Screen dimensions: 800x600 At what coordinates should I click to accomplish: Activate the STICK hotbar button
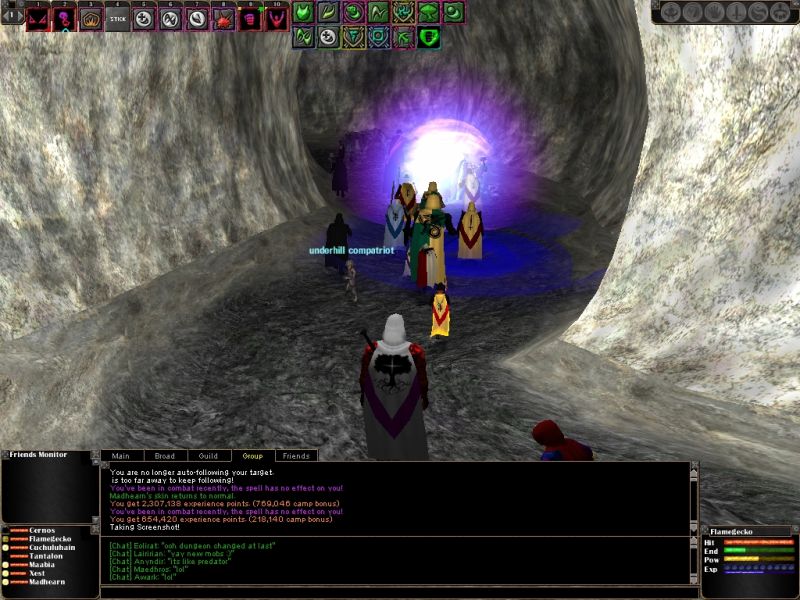[117, 18]
